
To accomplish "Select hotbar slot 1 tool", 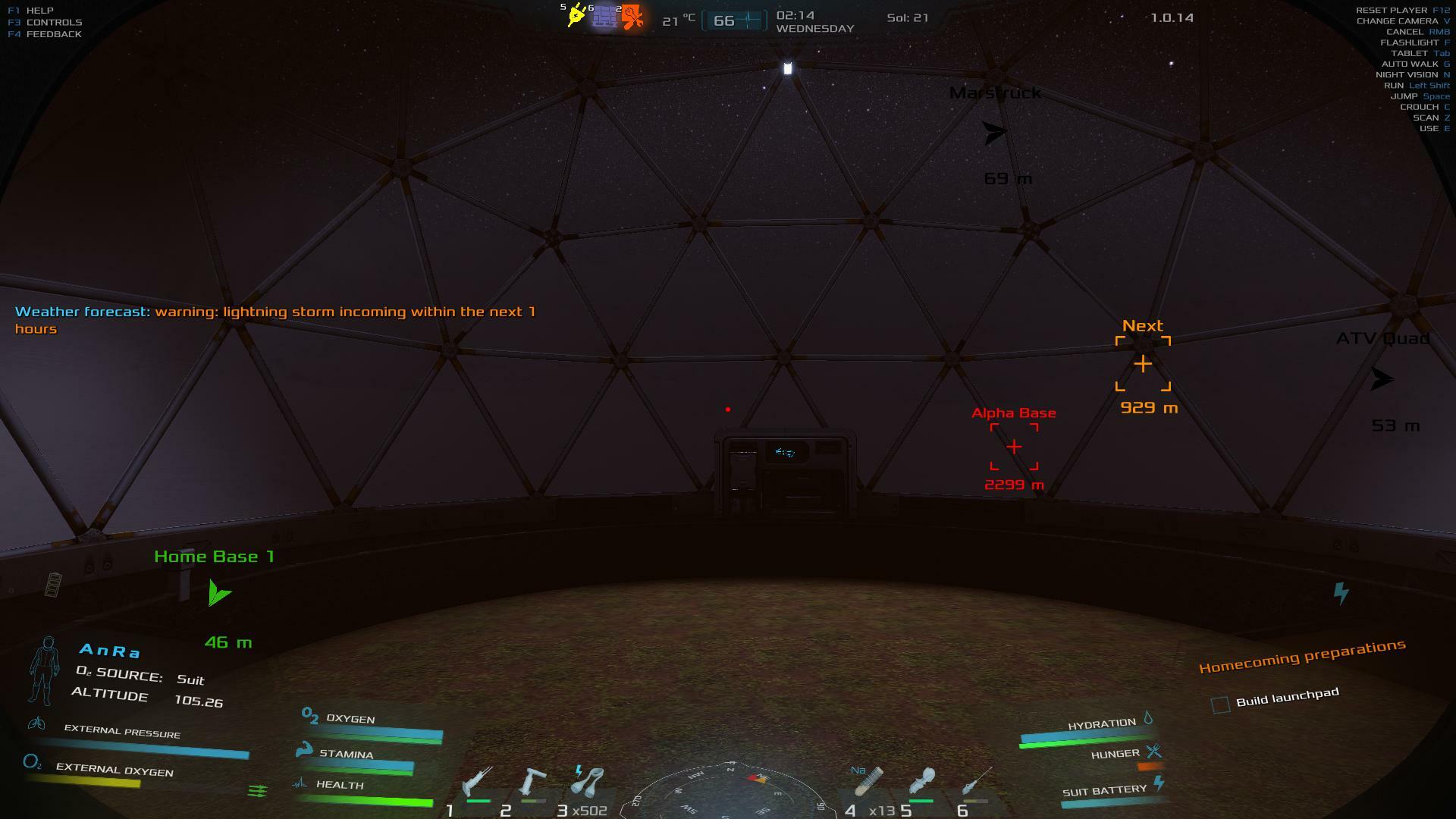I will click(477, 782).
